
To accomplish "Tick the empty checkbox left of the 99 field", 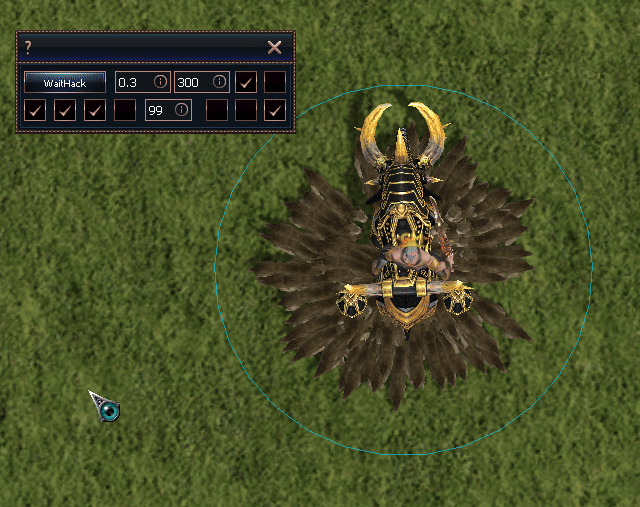I will pyautogui.click(x=125, y=110).
